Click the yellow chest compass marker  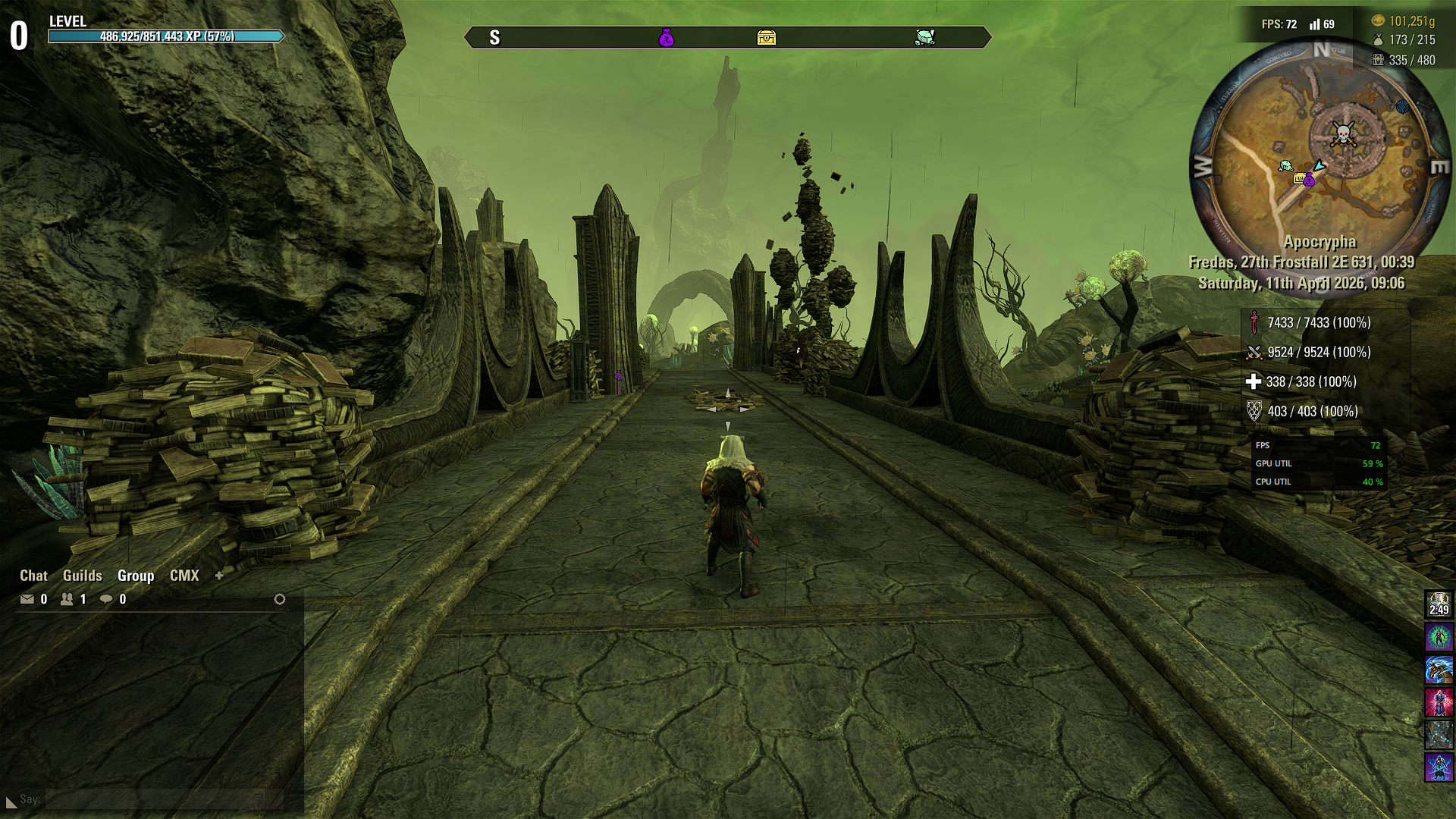(767, 37)
